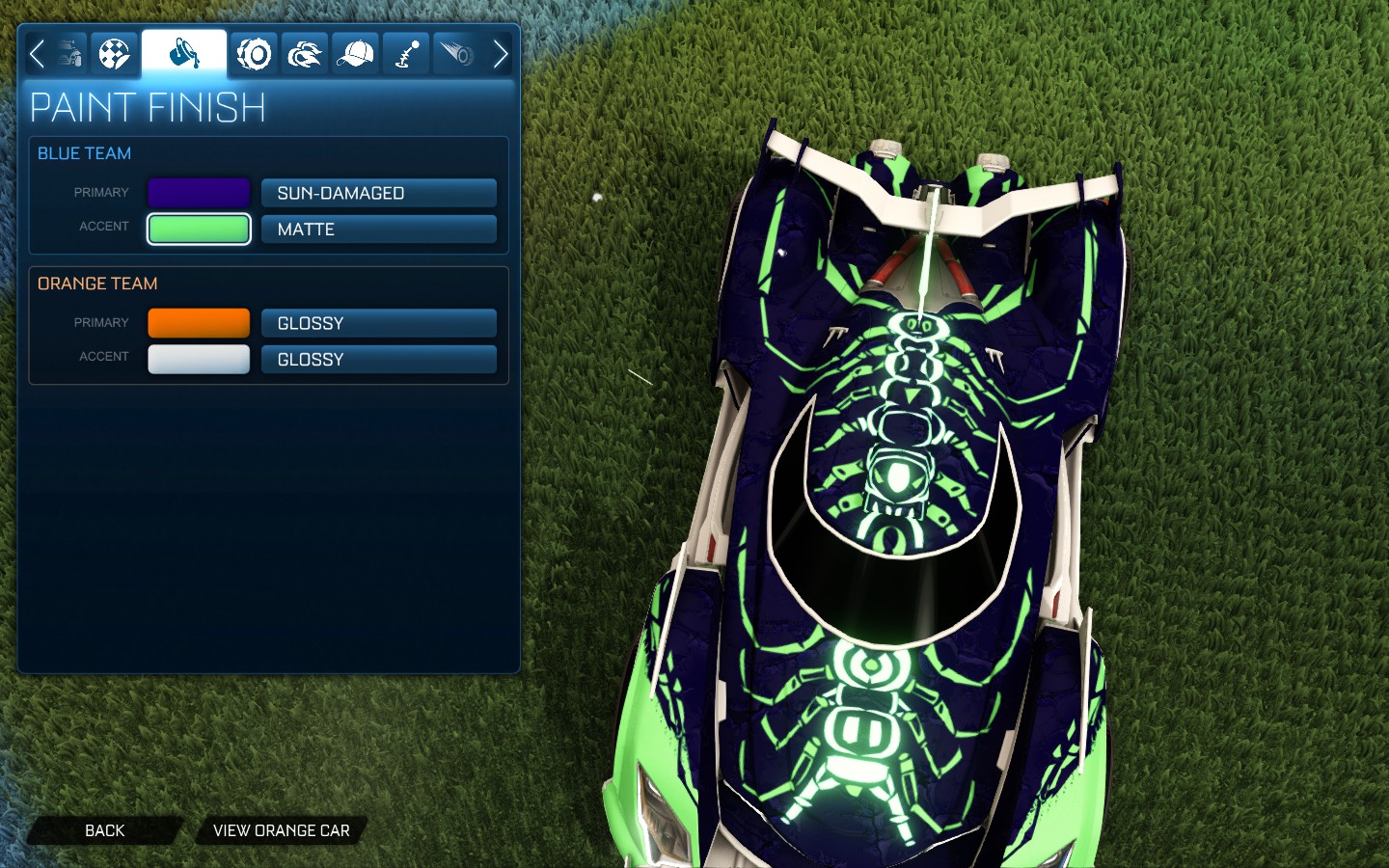Advance to the next garage category arrow
Screen dimensions: 1389x868
tap(500, 53)
